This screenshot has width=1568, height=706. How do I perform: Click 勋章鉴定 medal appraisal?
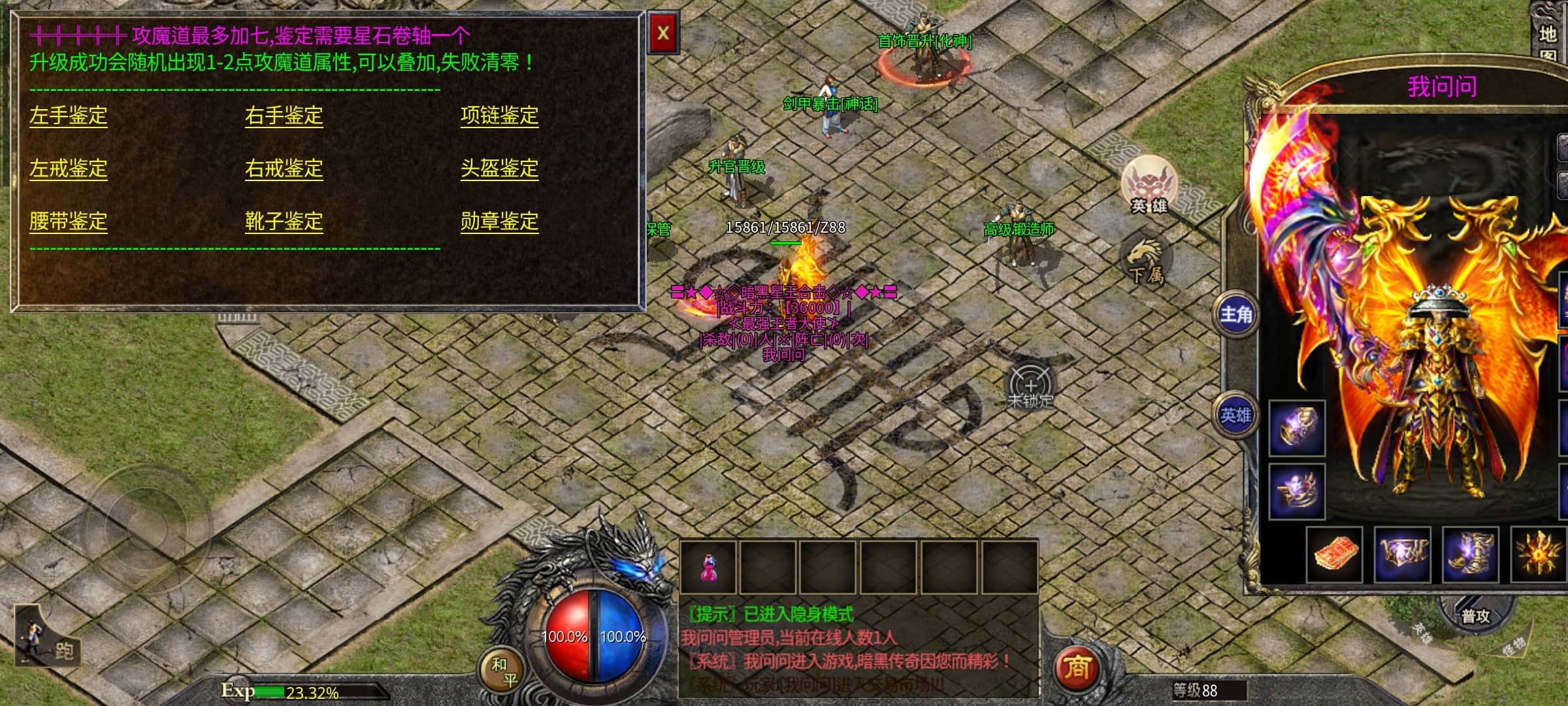pos(499,222)
